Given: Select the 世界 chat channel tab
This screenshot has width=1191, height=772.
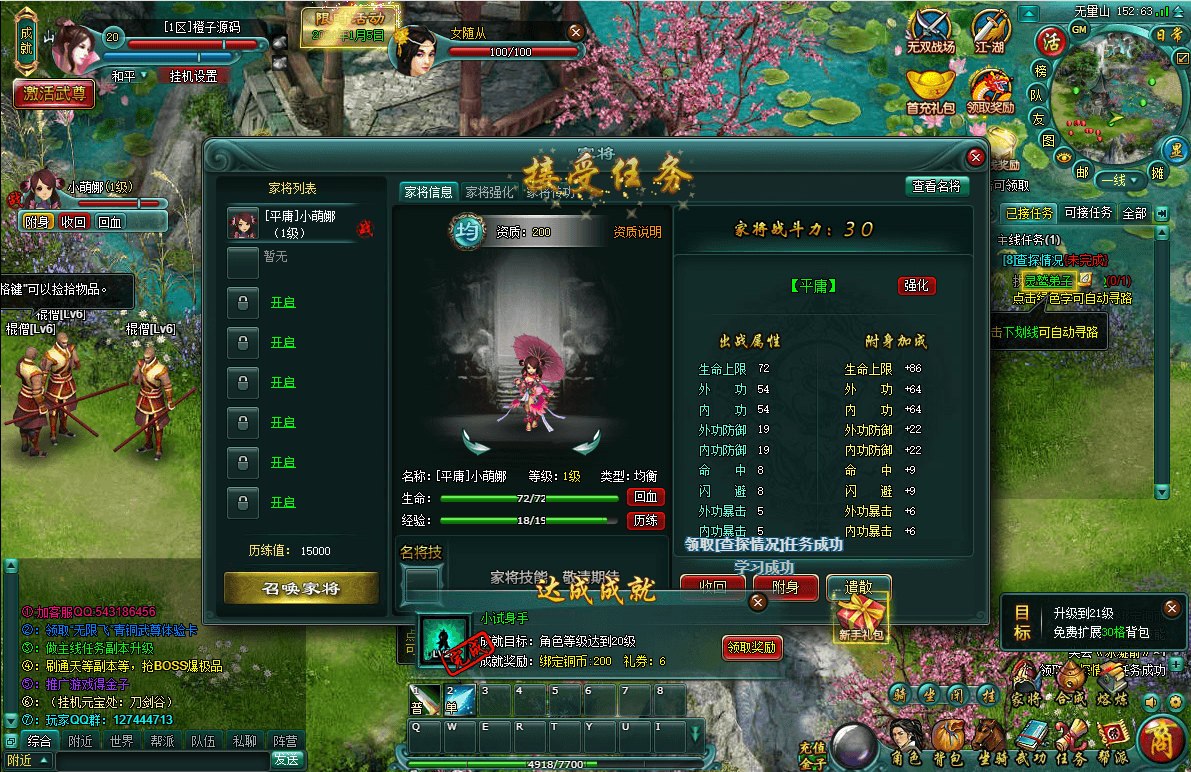Looking at the screenshot, I should pos(122,741).
